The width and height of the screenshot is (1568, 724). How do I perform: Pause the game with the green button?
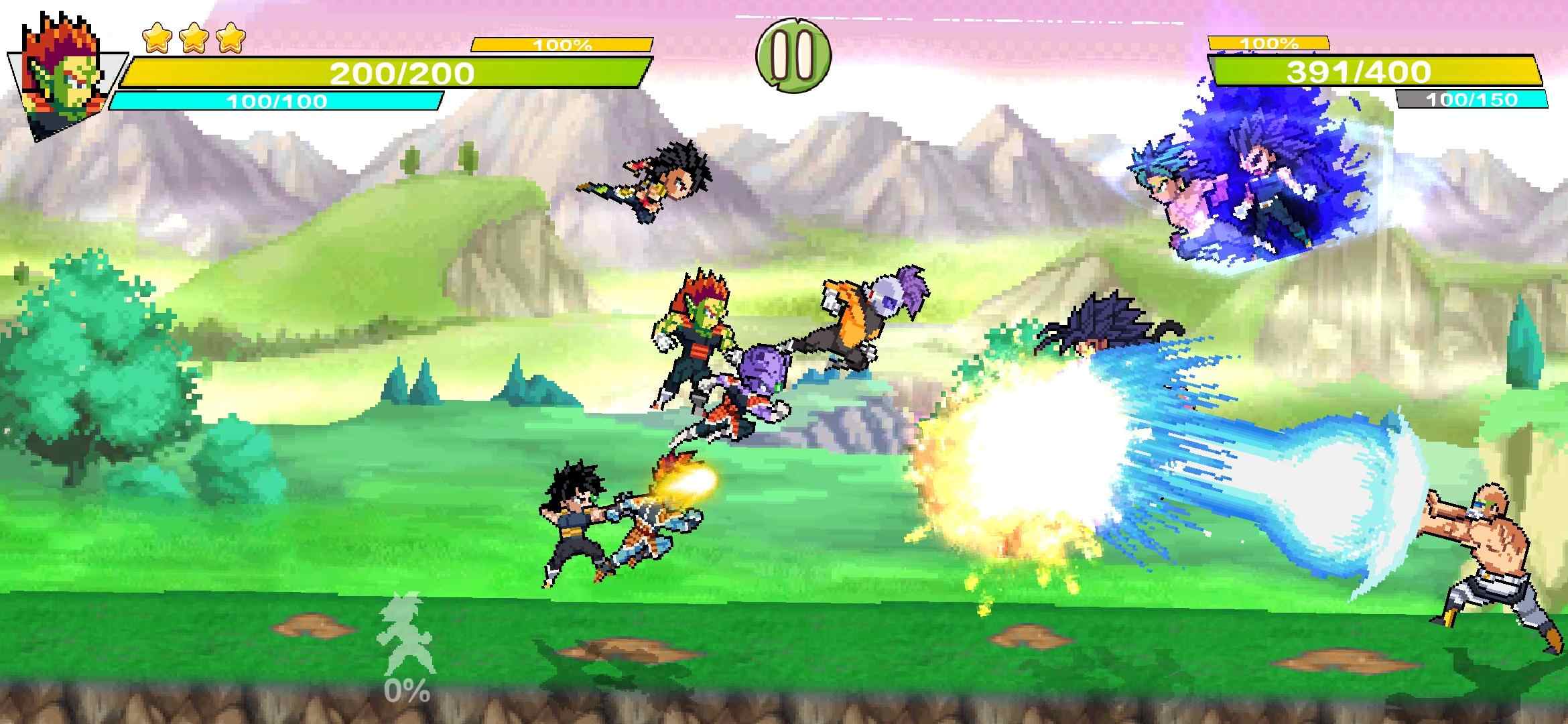tap(793, 56)
